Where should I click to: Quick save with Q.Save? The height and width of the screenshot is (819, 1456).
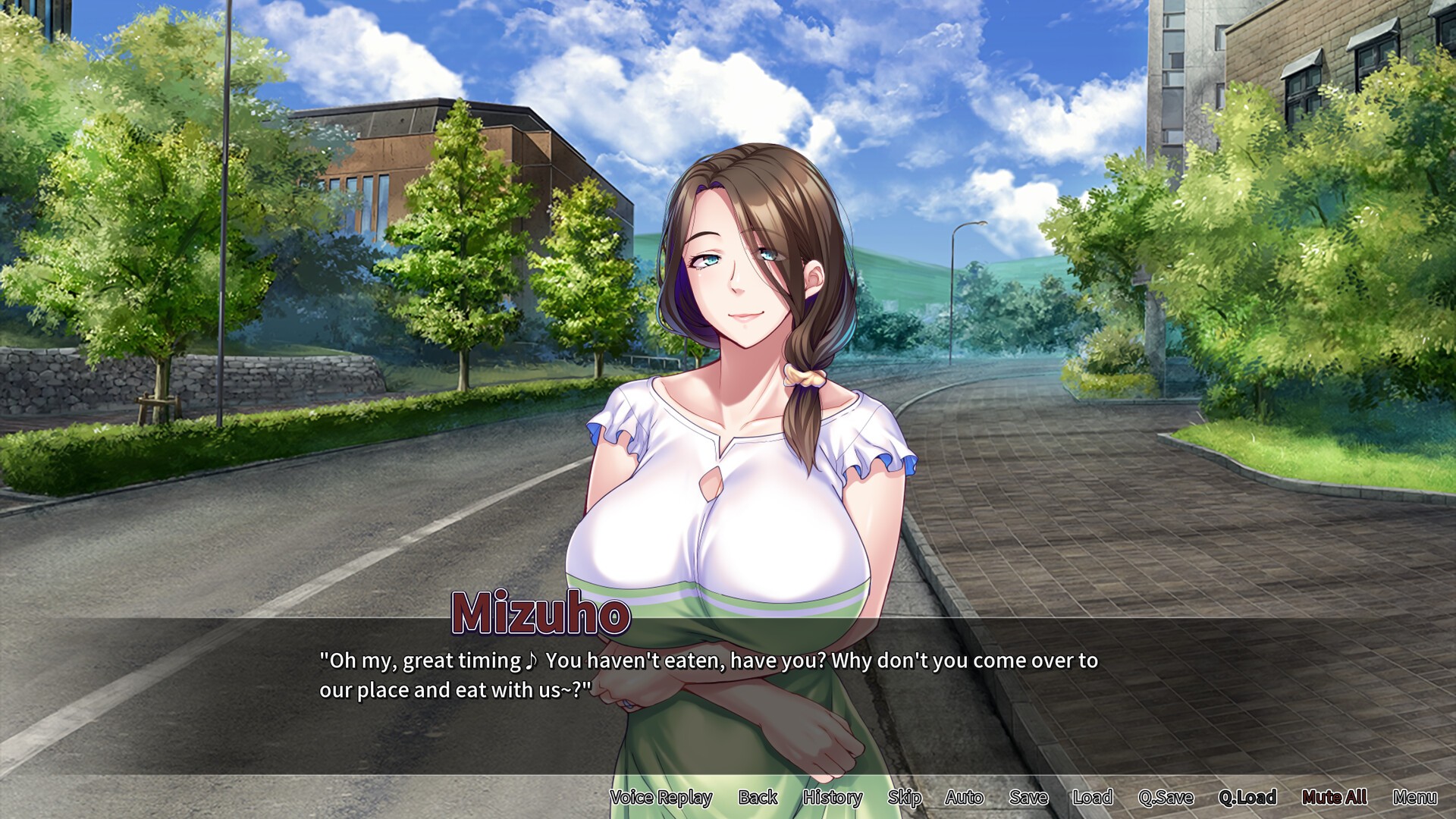click(1166, 797)
